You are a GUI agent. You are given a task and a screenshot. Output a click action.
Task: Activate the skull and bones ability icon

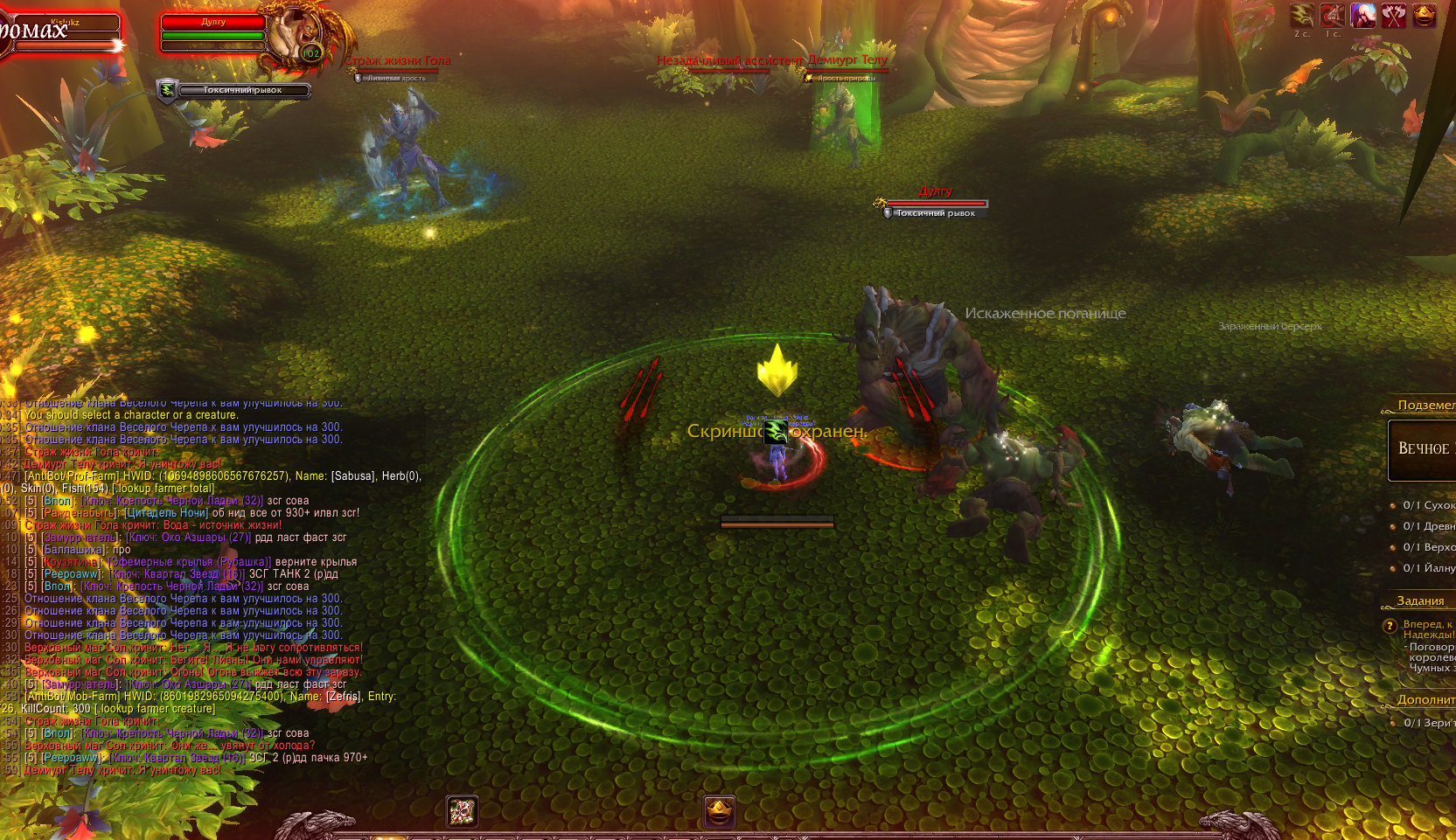tap(462, 811)
